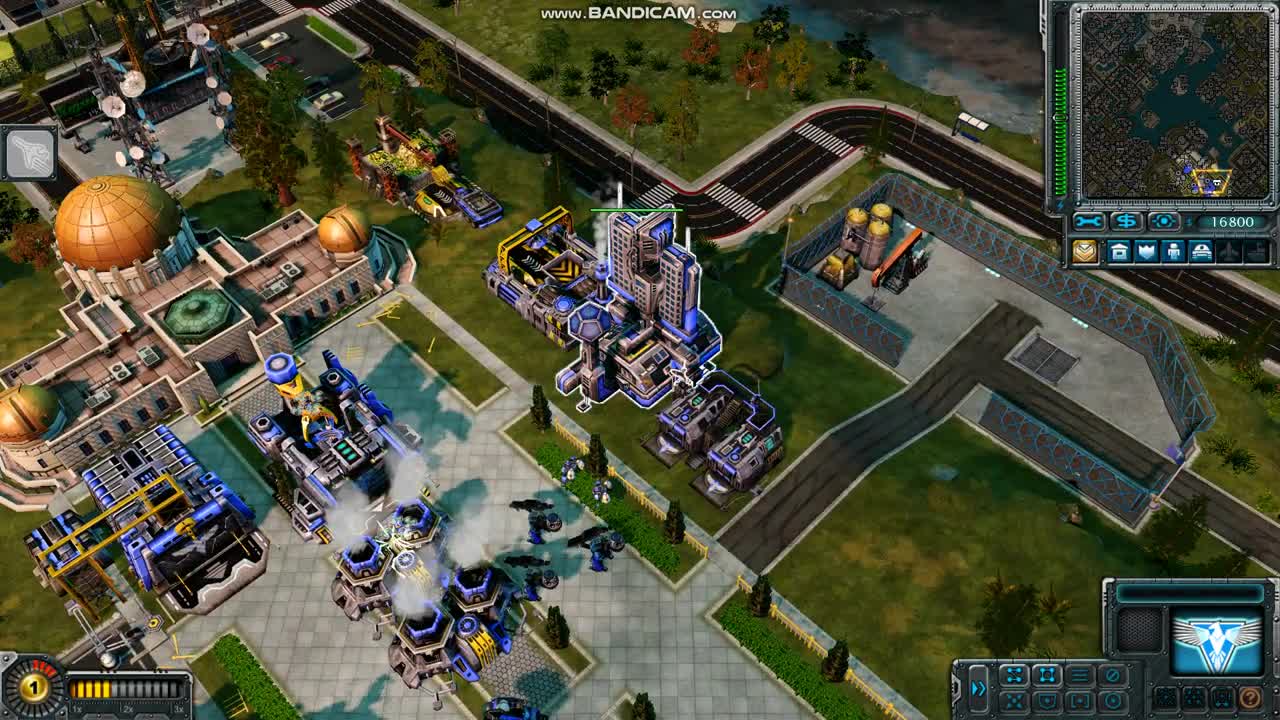Click the waypoint planning icon with connected dots
The image size is (1280, 720).
[x=1014, y=673]
